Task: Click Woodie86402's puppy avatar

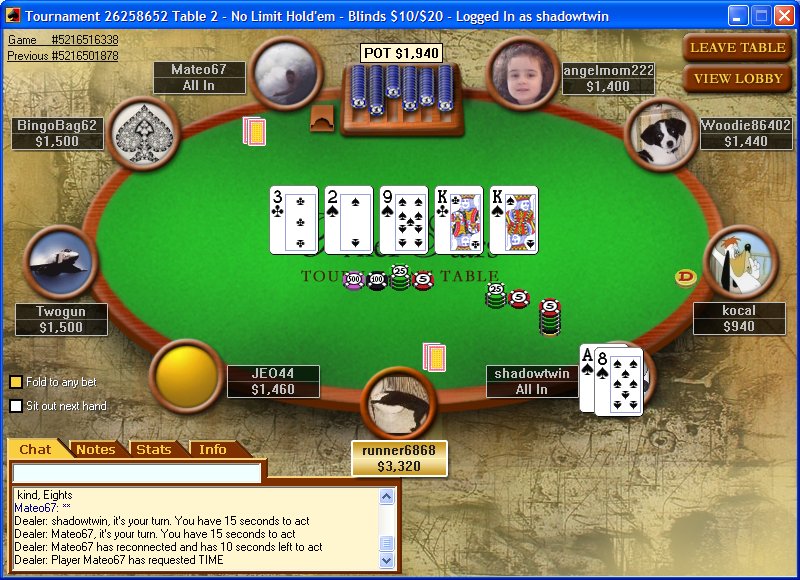Action: (661, 134)
